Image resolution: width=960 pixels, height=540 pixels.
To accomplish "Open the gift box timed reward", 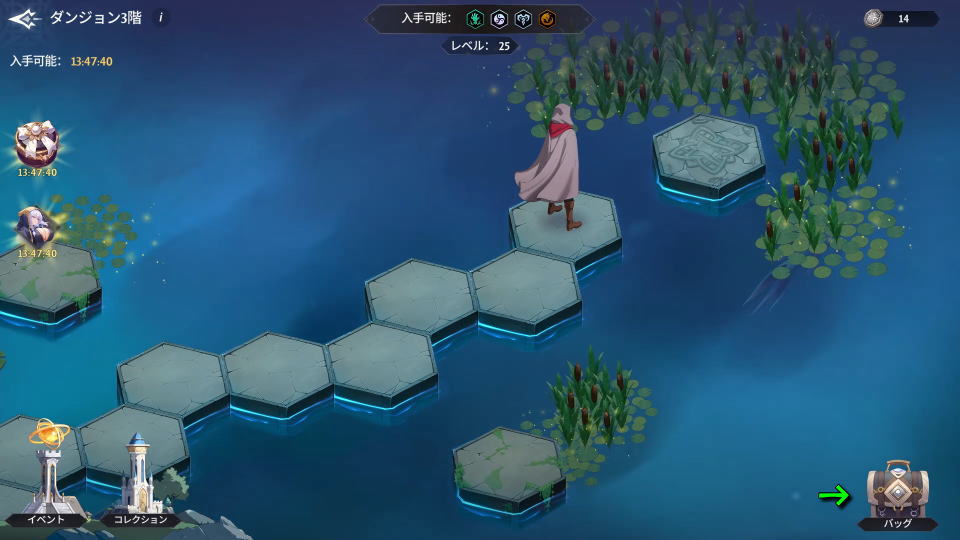I will pos(37,146).
